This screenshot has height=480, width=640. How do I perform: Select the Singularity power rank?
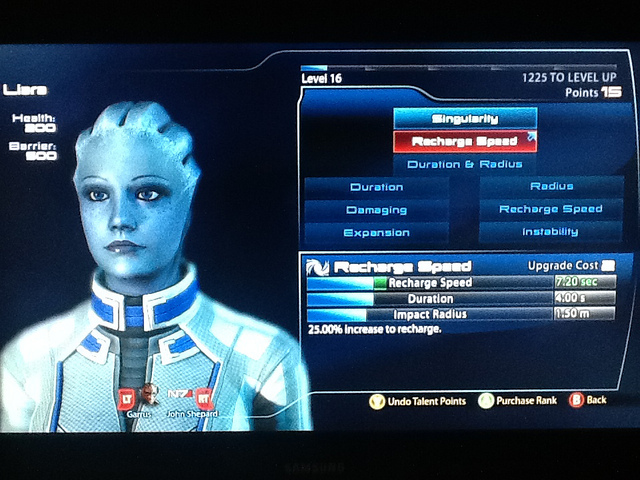(x=465, y=119)
